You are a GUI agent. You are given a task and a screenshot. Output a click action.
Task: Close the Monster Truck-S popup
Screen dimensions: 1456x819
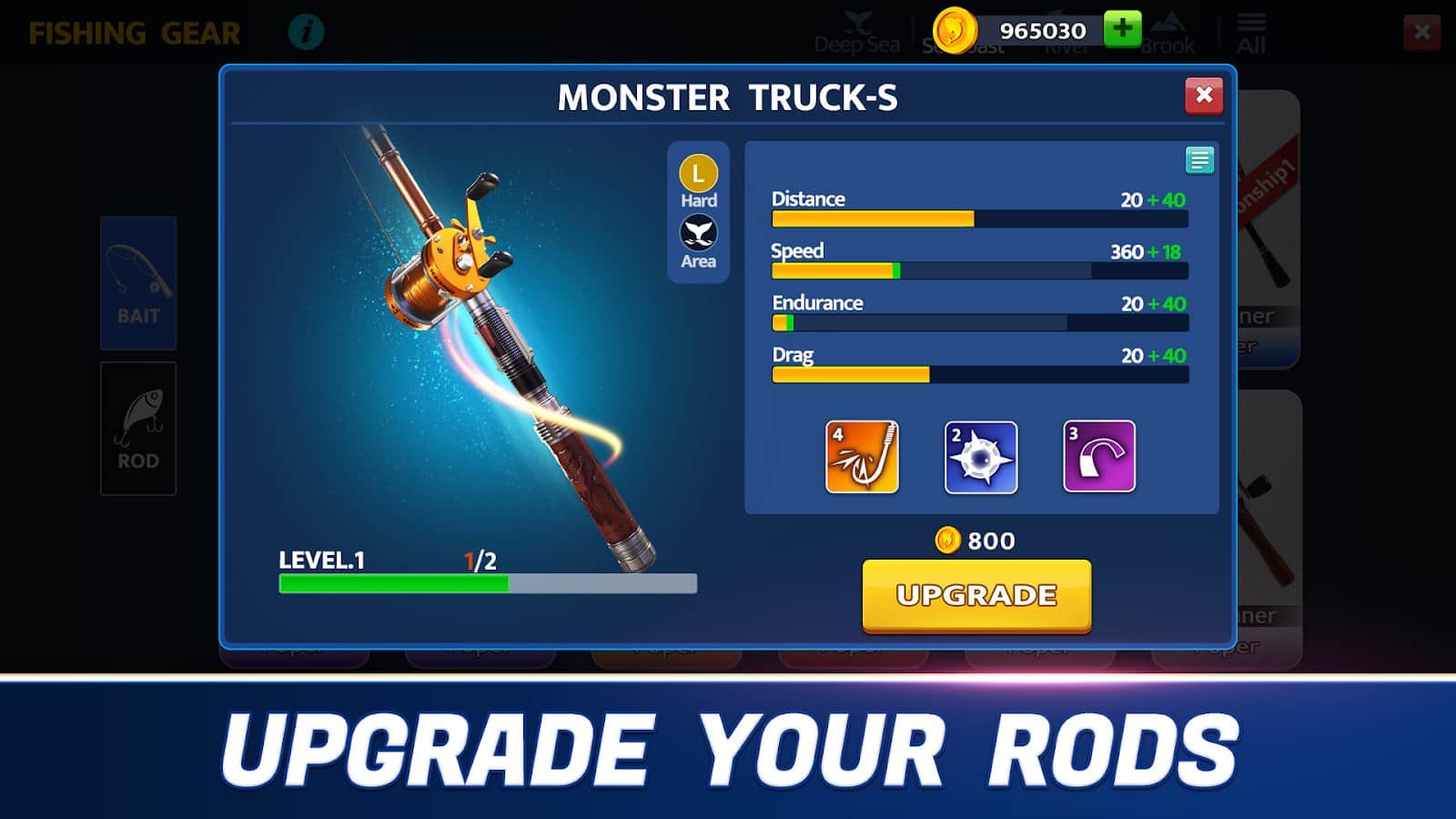point(1203,96)
